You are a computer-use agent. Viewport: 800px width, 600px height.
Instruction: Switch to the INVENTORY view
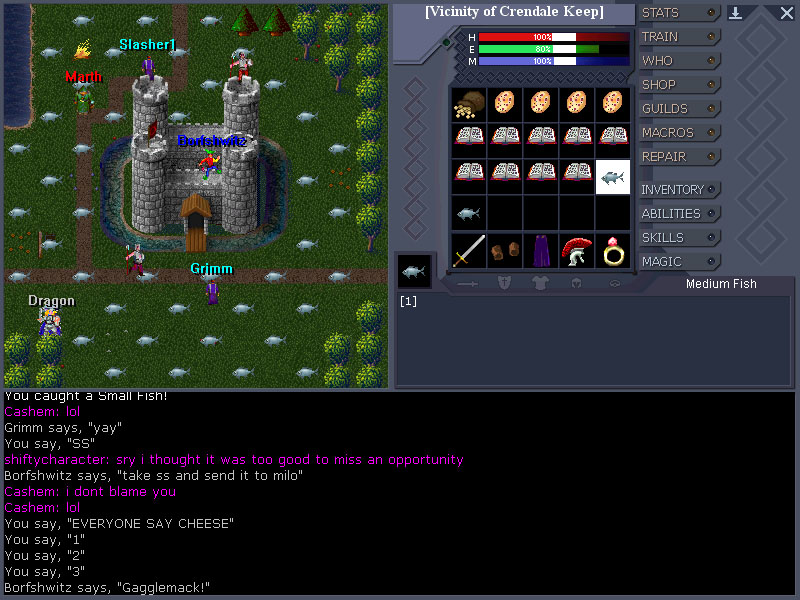point(679,190)
